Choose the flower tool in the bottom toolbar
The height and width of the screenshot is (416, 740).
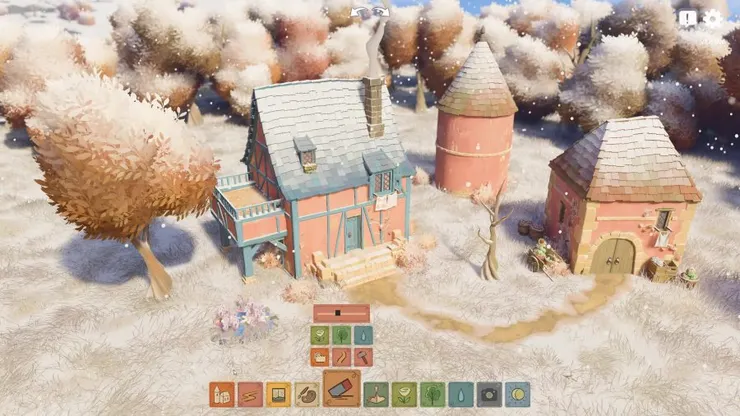coord(404,394)
